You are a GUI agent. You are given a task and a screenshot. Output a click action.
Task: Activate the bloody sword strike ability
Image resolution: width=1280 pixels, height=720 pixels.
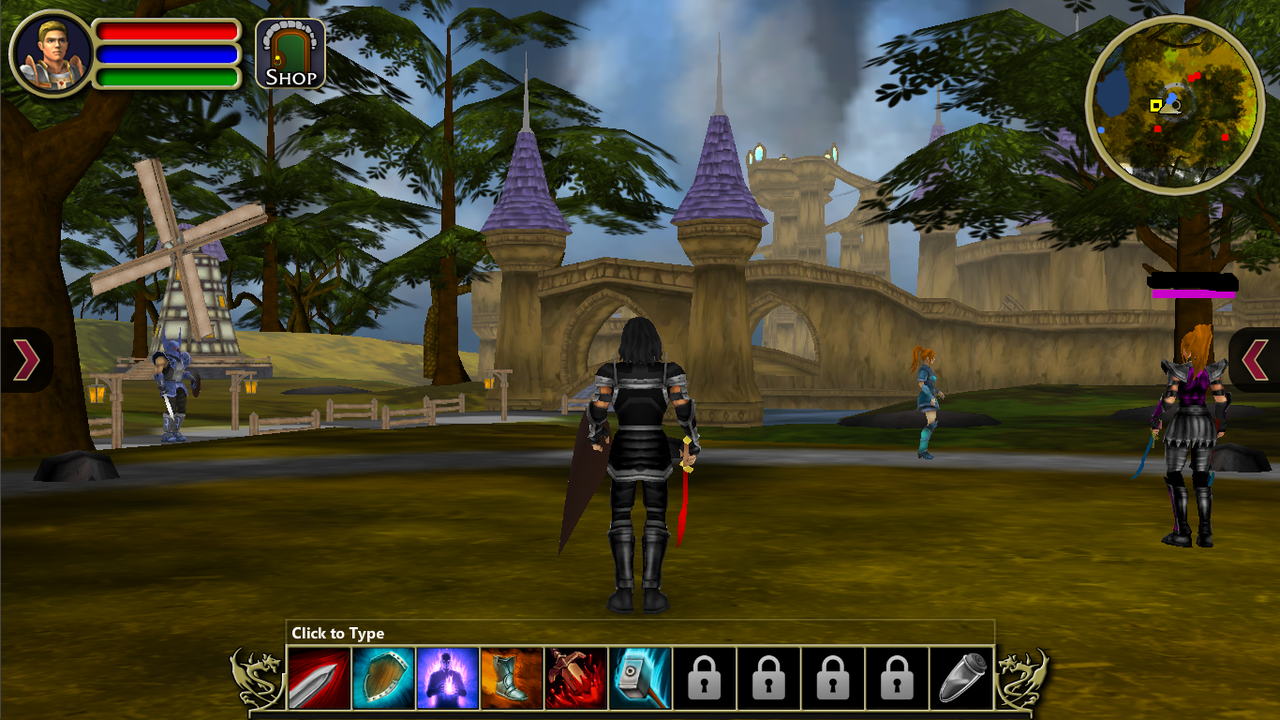click(576, 679)
